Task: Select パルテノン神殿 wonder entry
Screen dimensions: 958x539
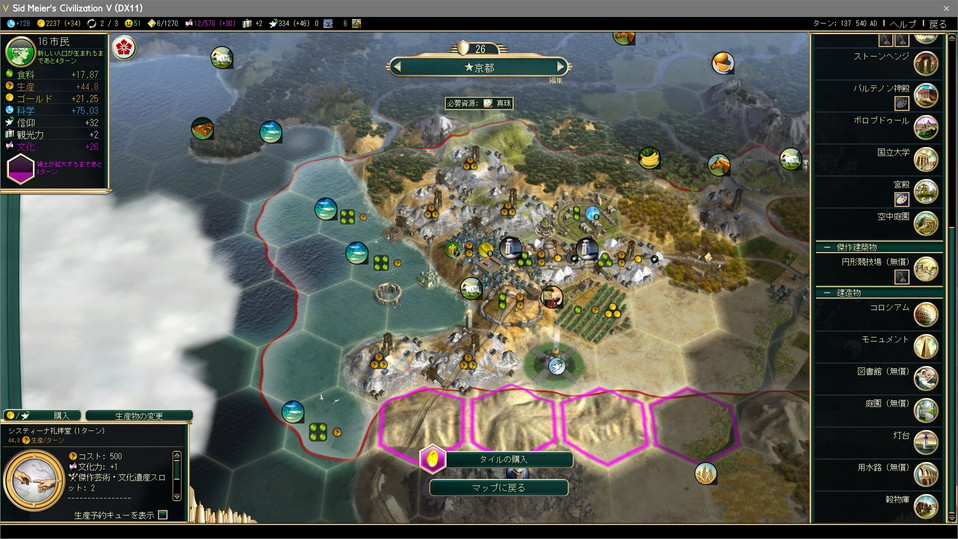Action: click(x=881, y=88)
